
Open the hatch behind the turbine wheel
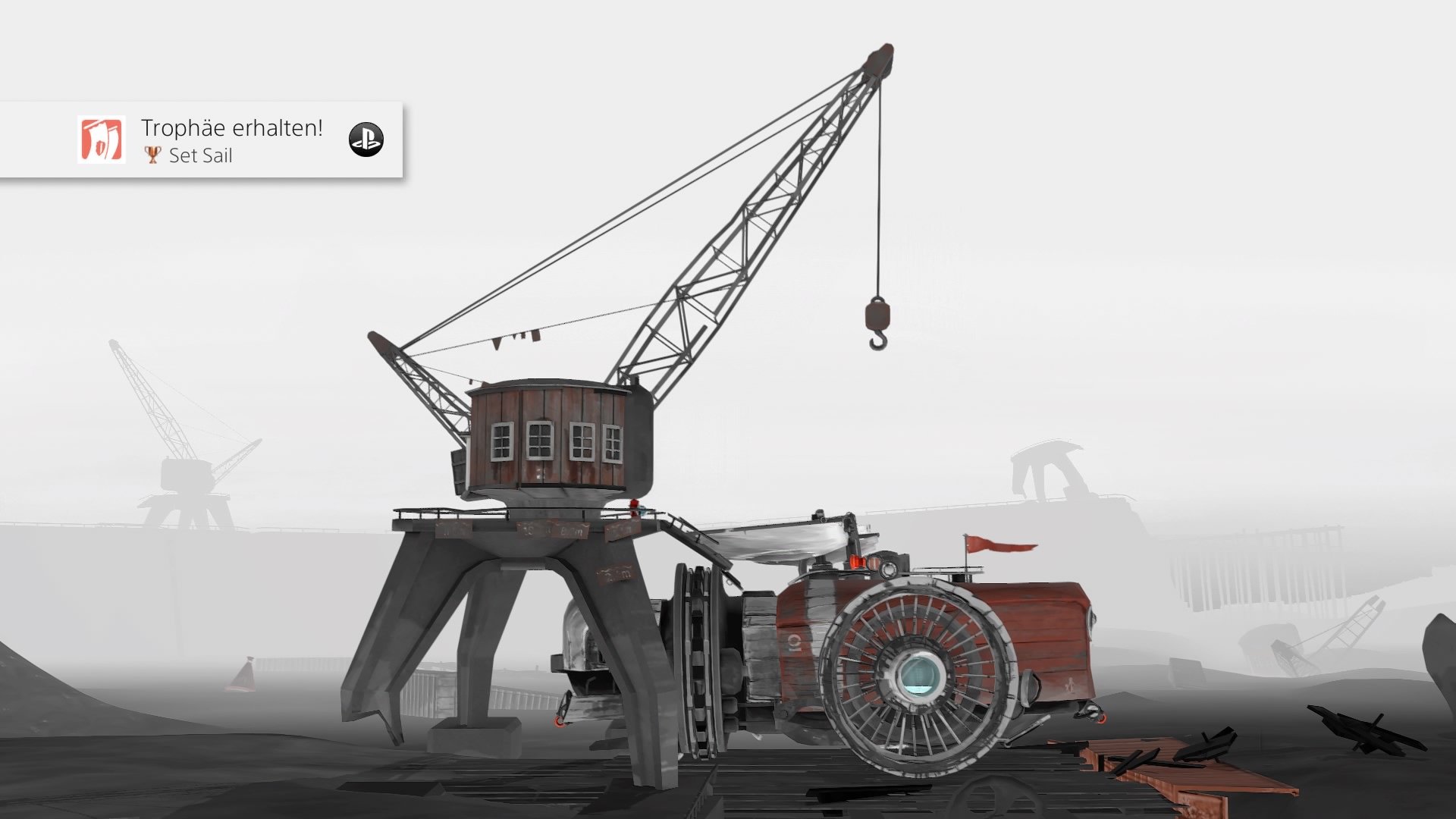point(1029,686)
